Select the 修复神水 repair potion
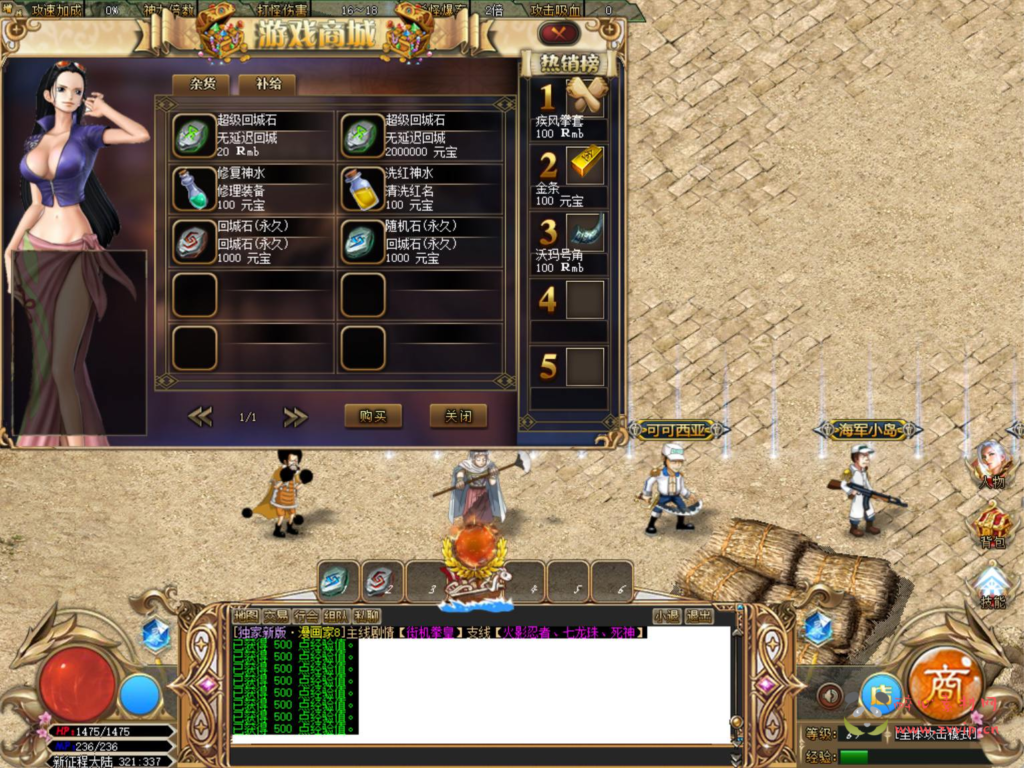The height and width of the screenshot is (768, 1024). 195,189
